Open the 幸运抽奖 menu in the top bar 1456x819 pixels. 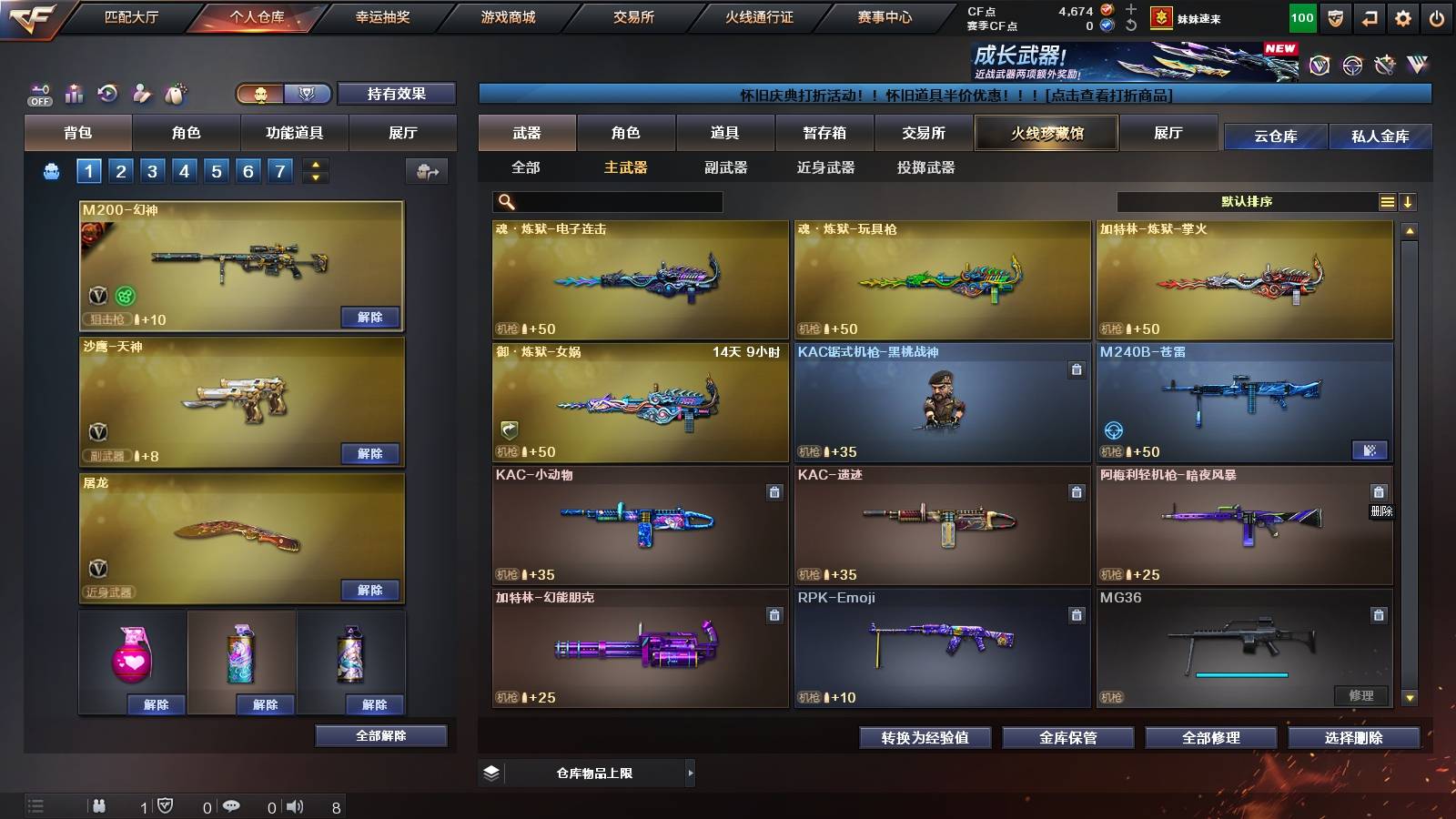click(x=381, y=15)
